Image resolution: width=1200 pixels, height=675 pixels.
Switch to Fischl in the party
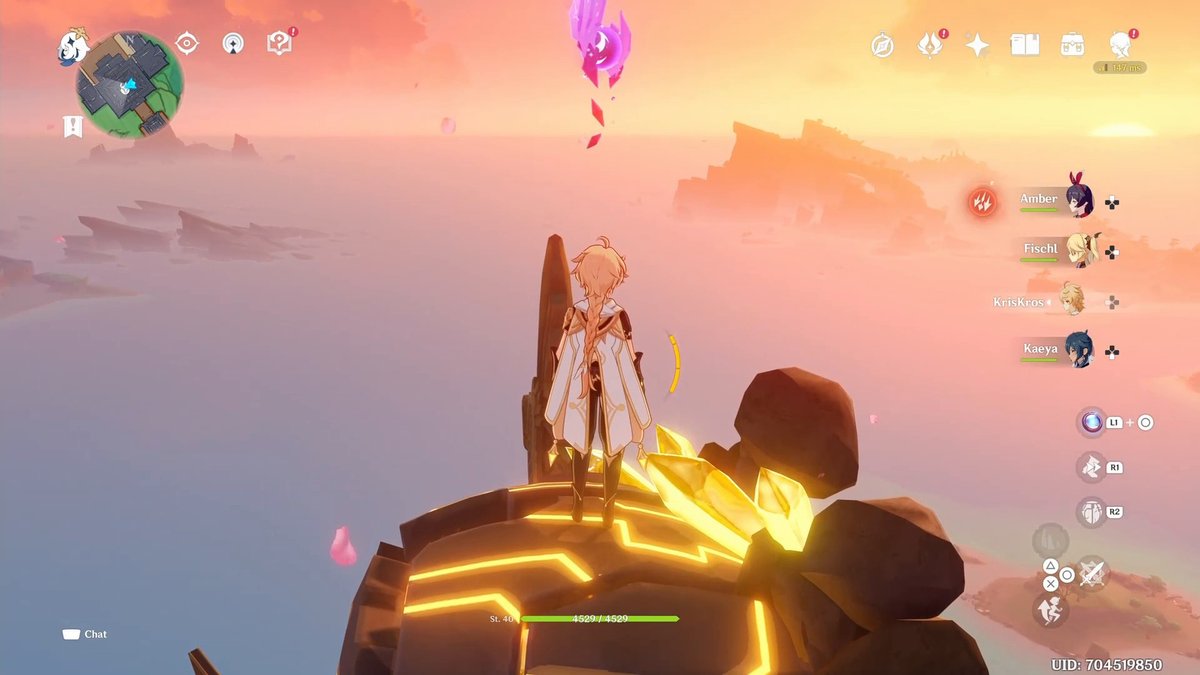1080,250
